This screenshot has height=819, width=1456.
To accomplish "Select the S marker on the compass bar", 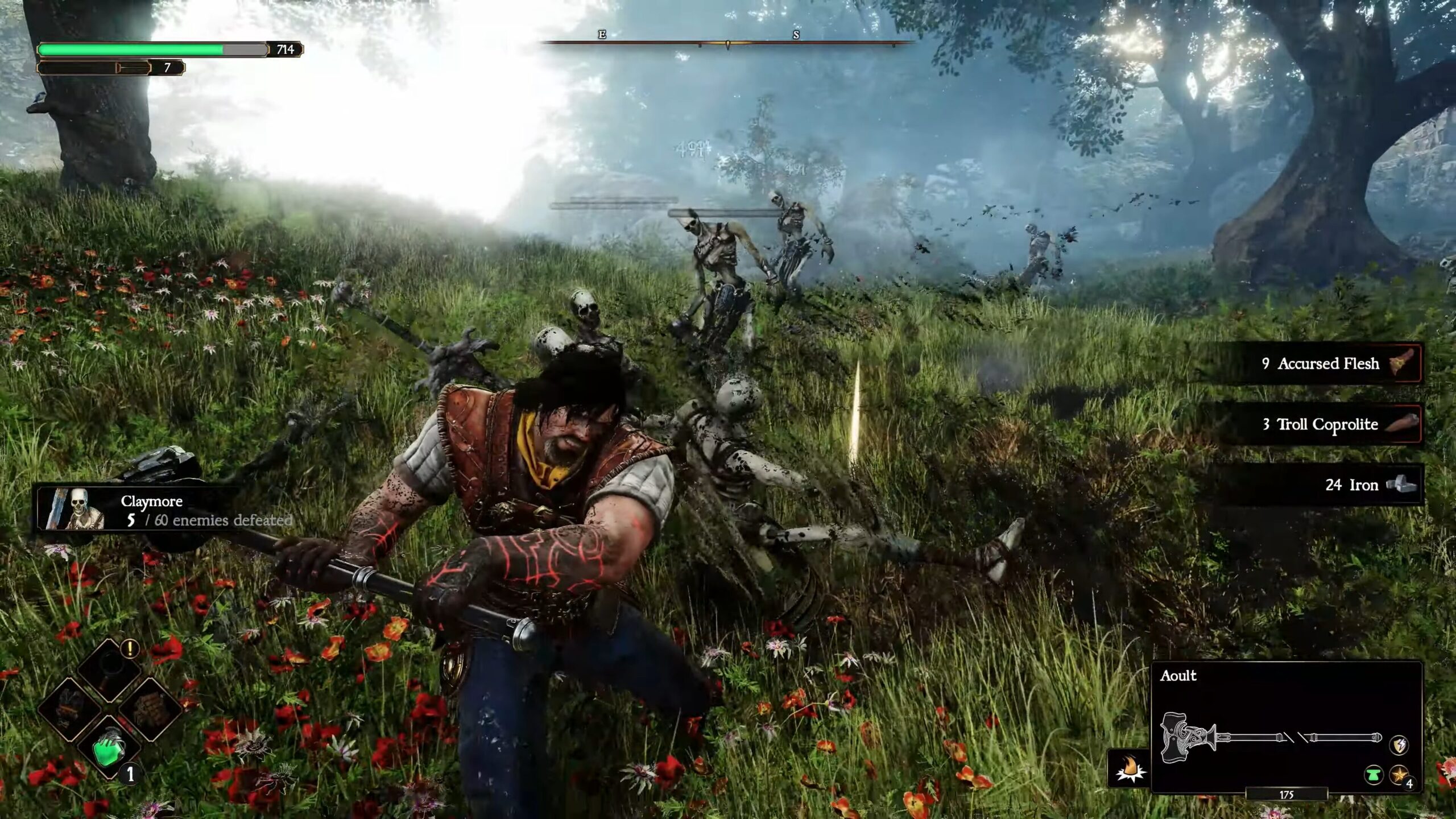I will [796, 35].
